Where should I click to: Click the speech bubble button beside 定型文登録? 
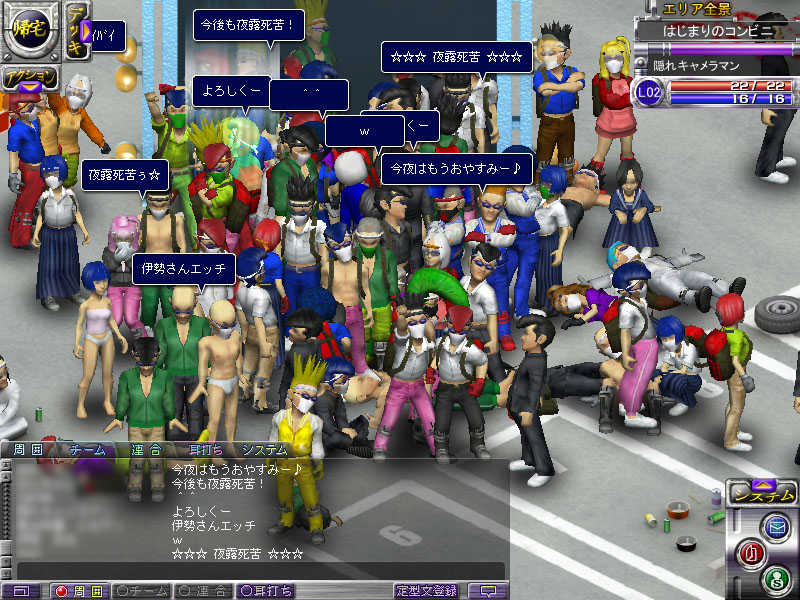click(x=488, y=591)
